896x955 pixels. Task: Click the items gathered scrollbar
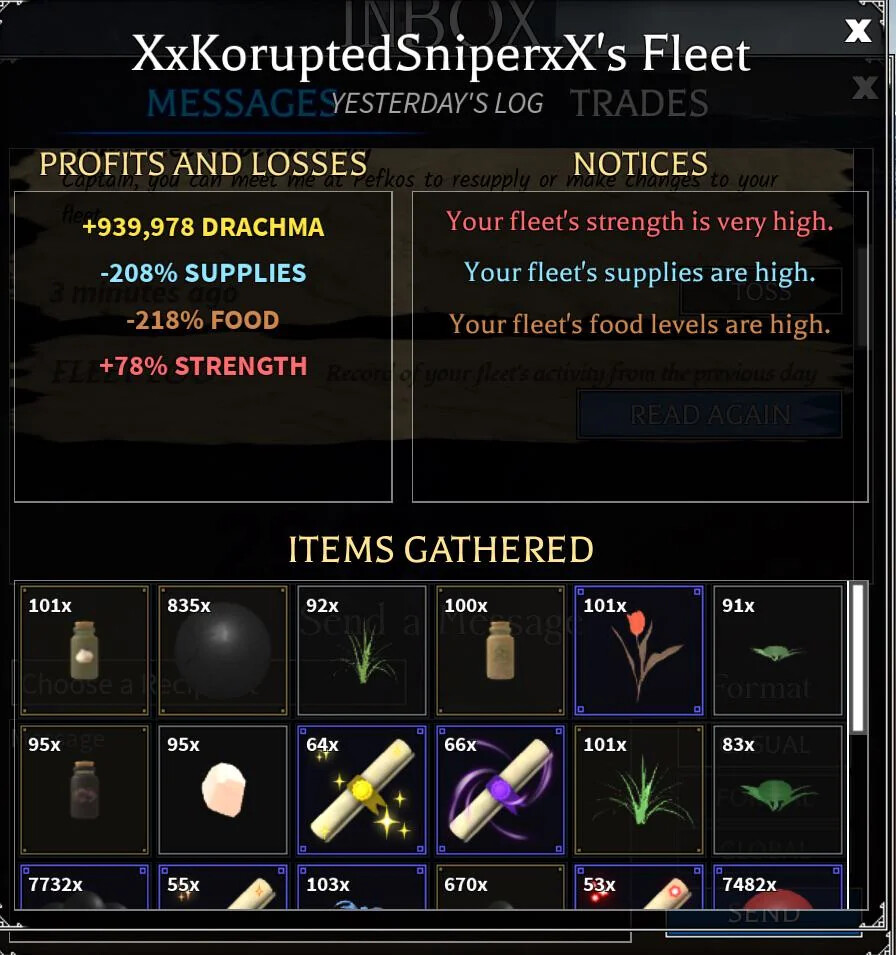pos(858,660)
